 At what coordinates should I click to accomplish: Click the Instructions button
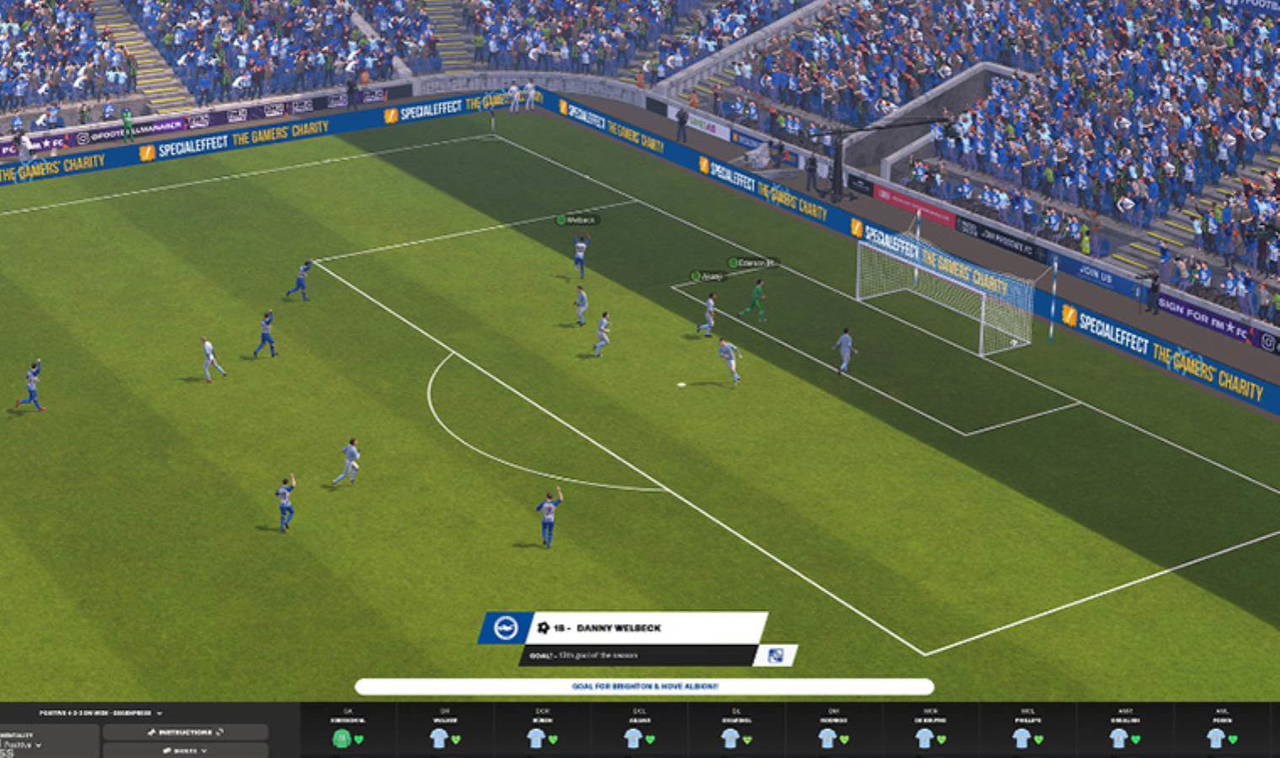point(185,732)
